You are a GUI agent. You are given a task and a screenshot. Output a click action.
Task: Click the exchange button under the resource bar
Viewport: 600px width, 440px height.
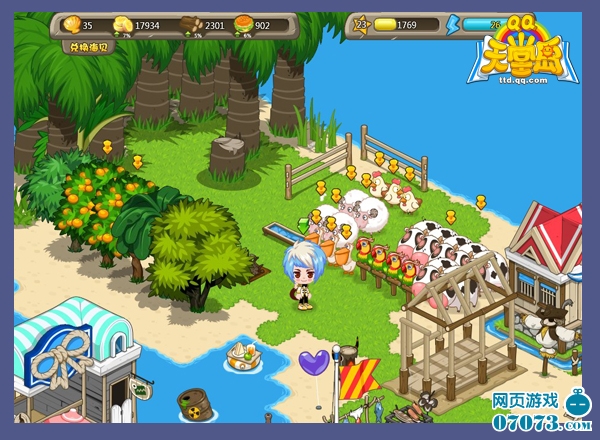tap(86, 47)
